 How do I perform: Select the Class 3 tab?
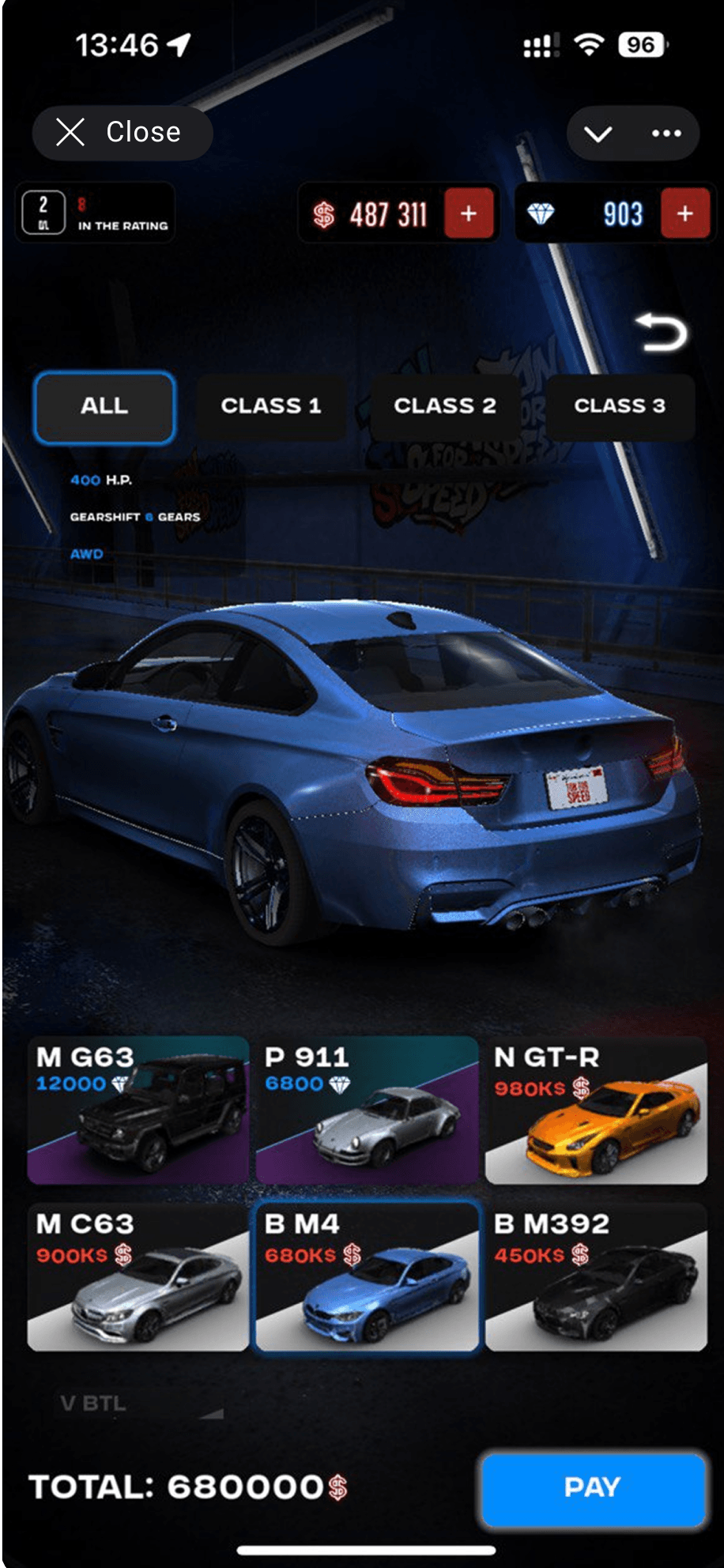coord(620,406)
